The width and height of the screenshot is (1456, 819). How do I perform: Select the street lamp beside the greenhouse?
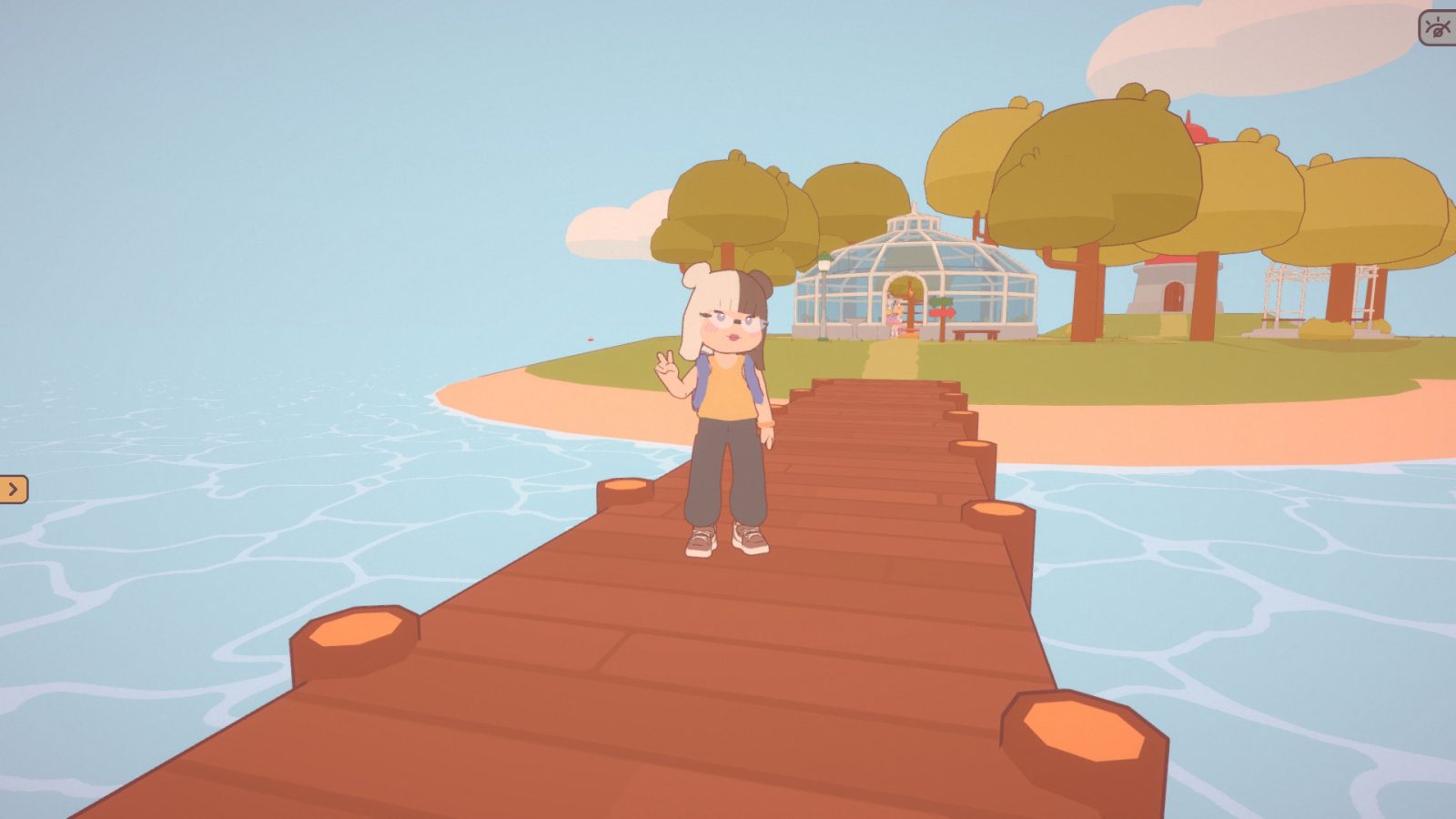(824, 262)
